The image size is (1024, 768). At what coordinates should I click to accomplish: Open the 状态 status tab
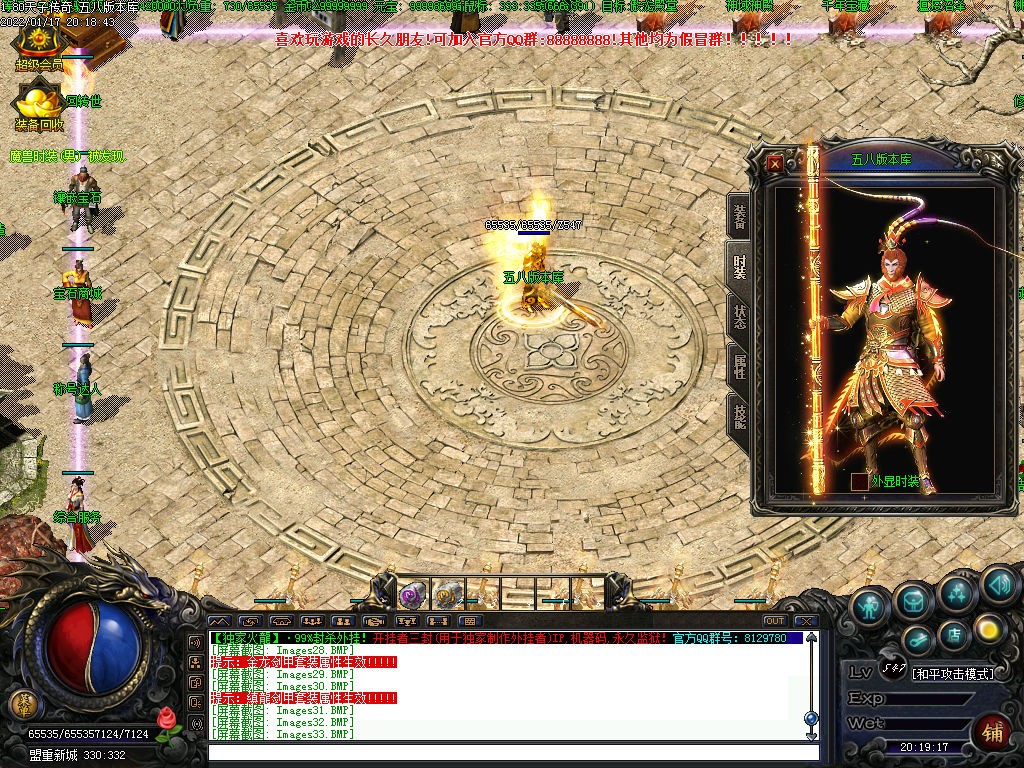739,316
